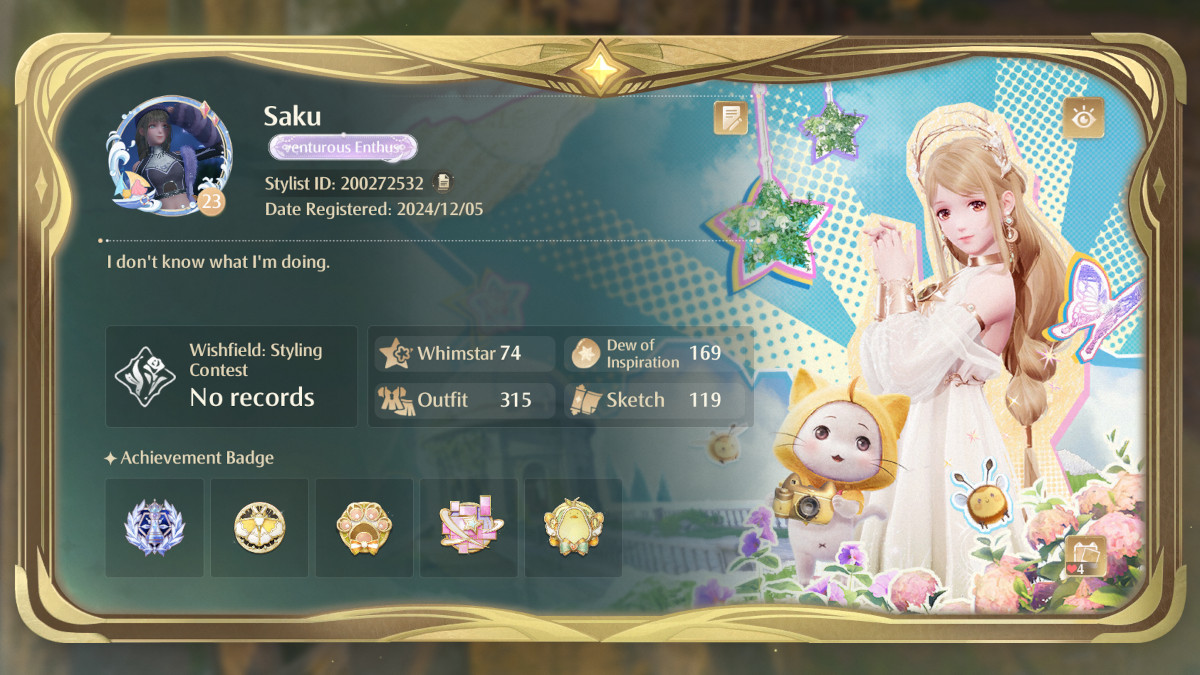Choose the yellow chick achievement badge
The width and height of the screenshot is (1200, 675).
pyautogui.click(x=573, y=527)
